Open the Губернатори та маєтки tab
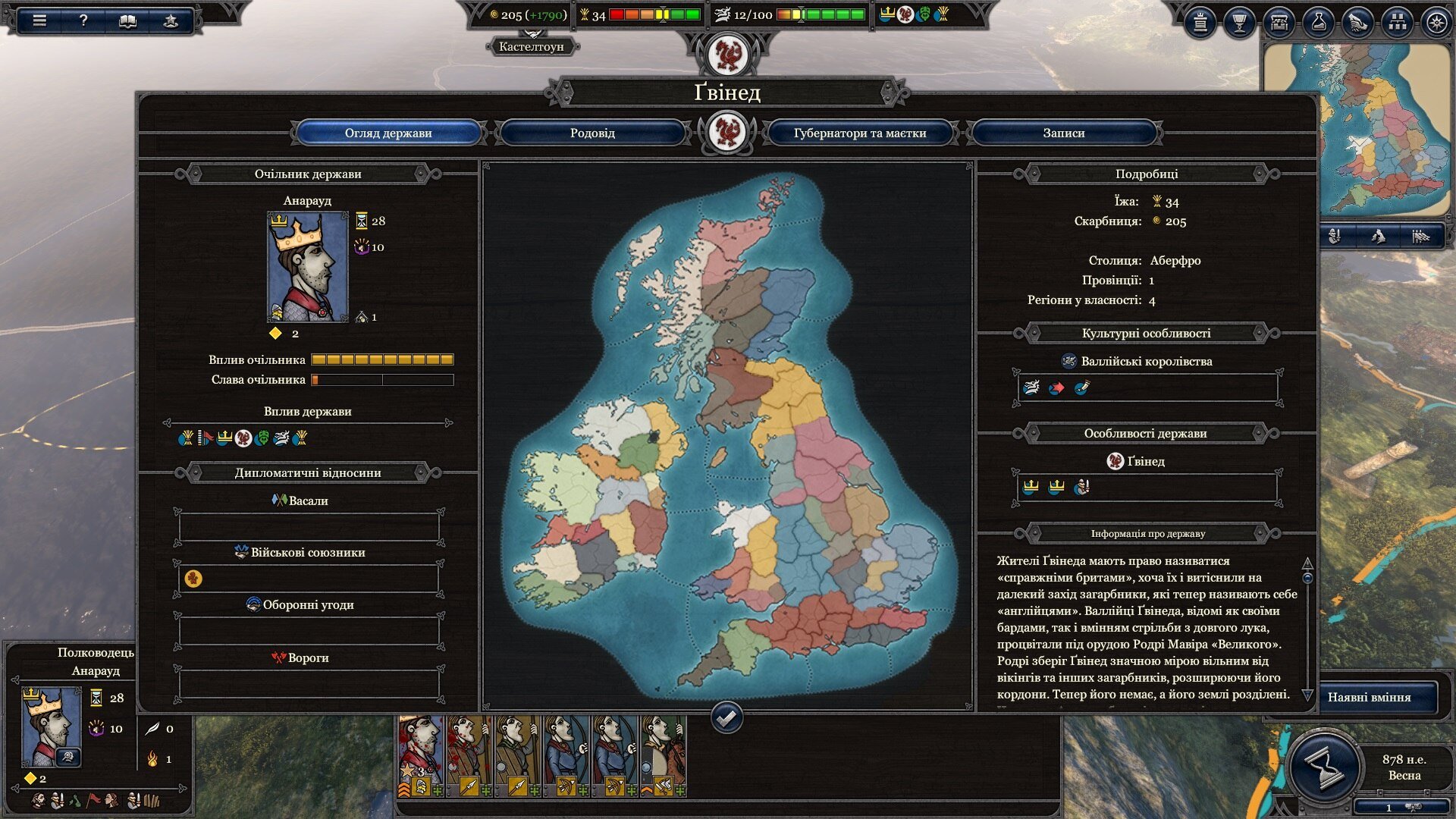This screenshot has height=819, width=1456. 859,133
